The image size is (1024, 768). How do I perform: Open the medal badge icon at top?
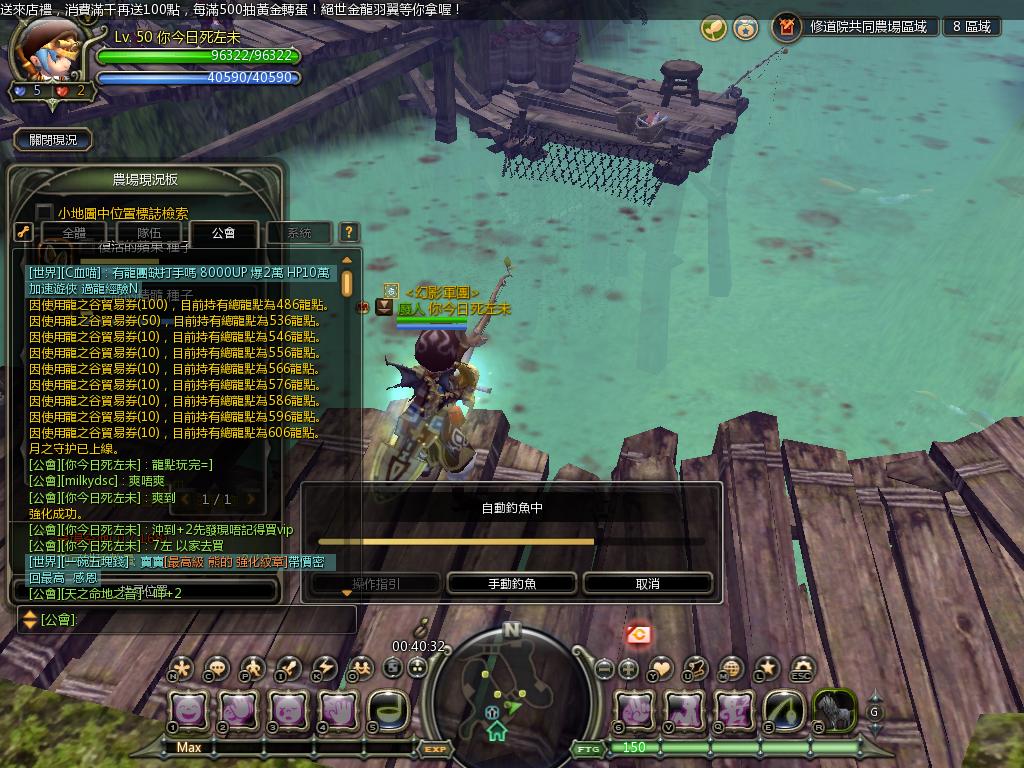745,28
